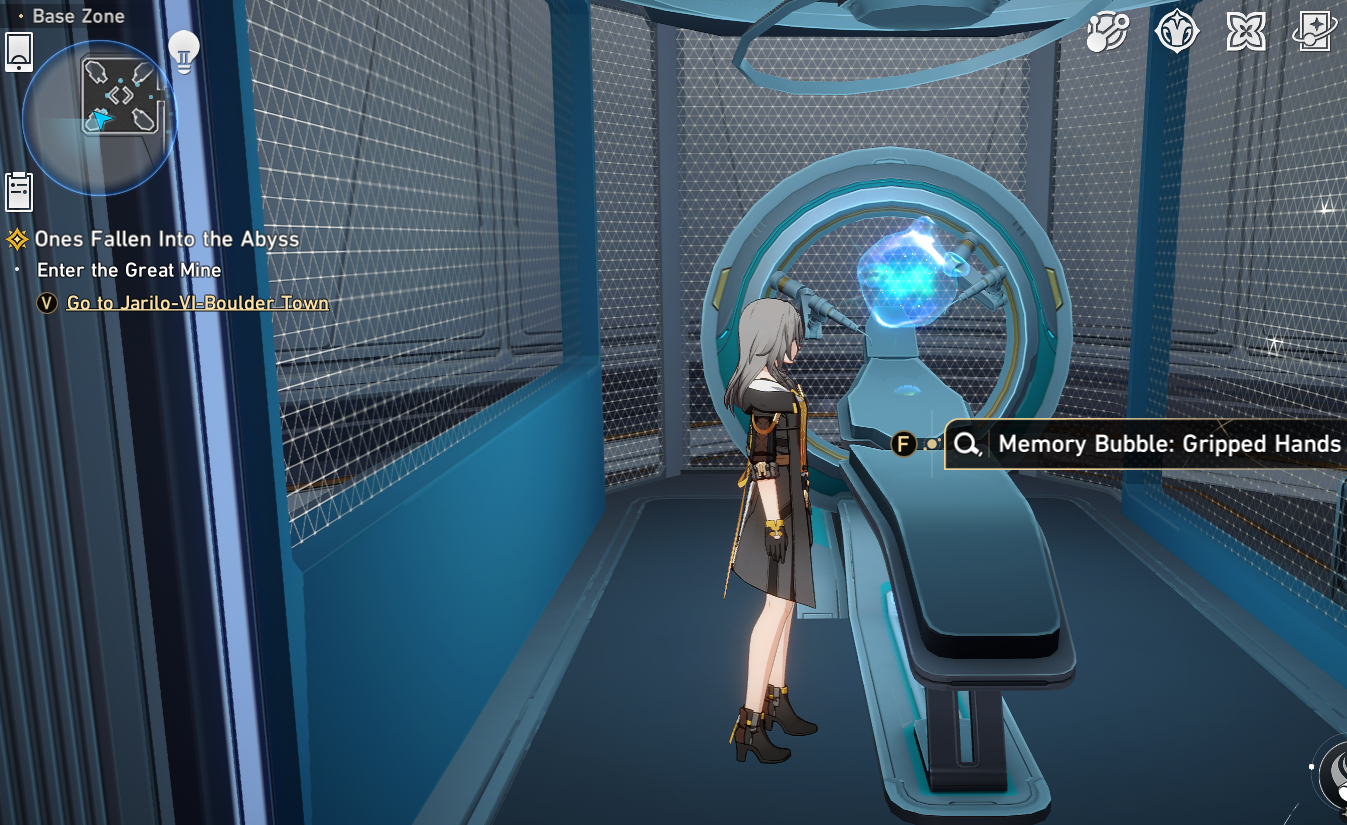The image size is (1347, 825).
Task: Click the lightbulb guidance hint icon
Action: pos(182,51)
